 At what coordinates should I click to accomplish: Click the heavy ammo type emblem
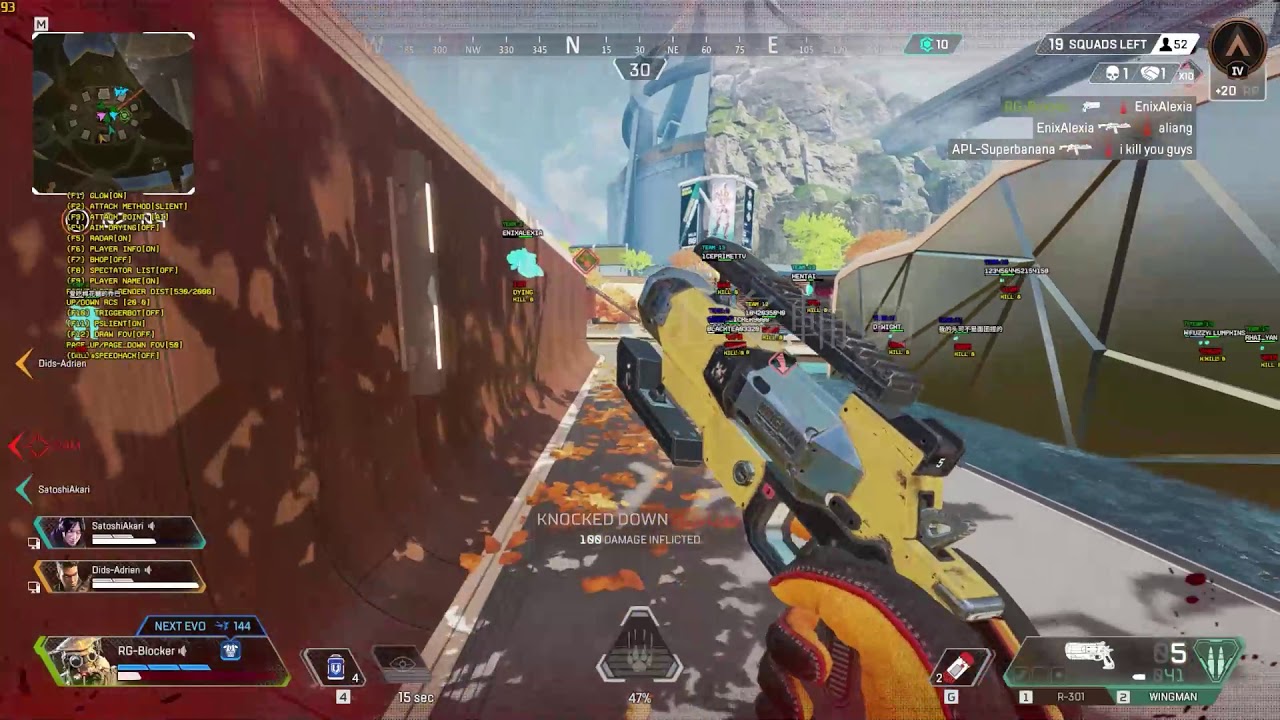[x=1217, y=659]
